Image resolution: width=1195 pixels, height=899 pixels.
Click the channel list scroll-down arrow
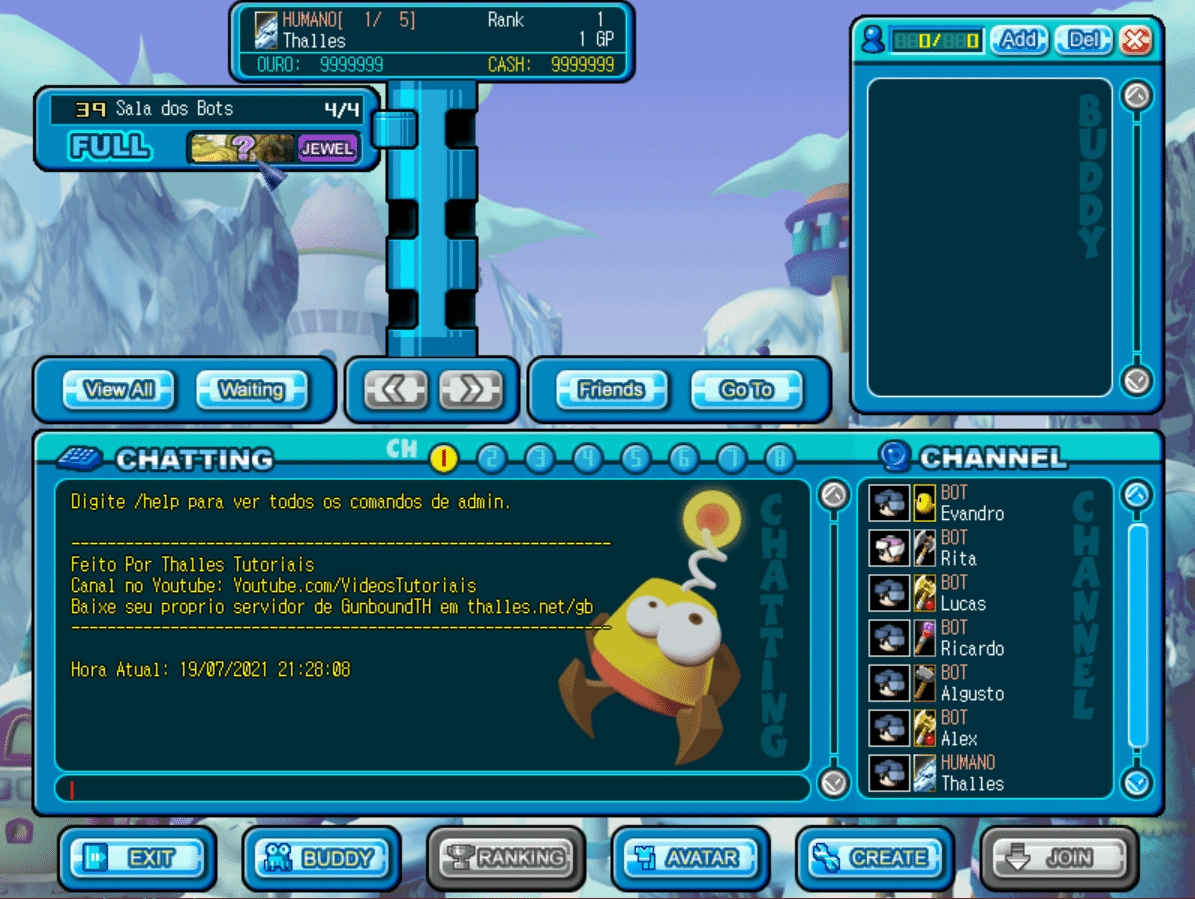[x=1137, y=781]
